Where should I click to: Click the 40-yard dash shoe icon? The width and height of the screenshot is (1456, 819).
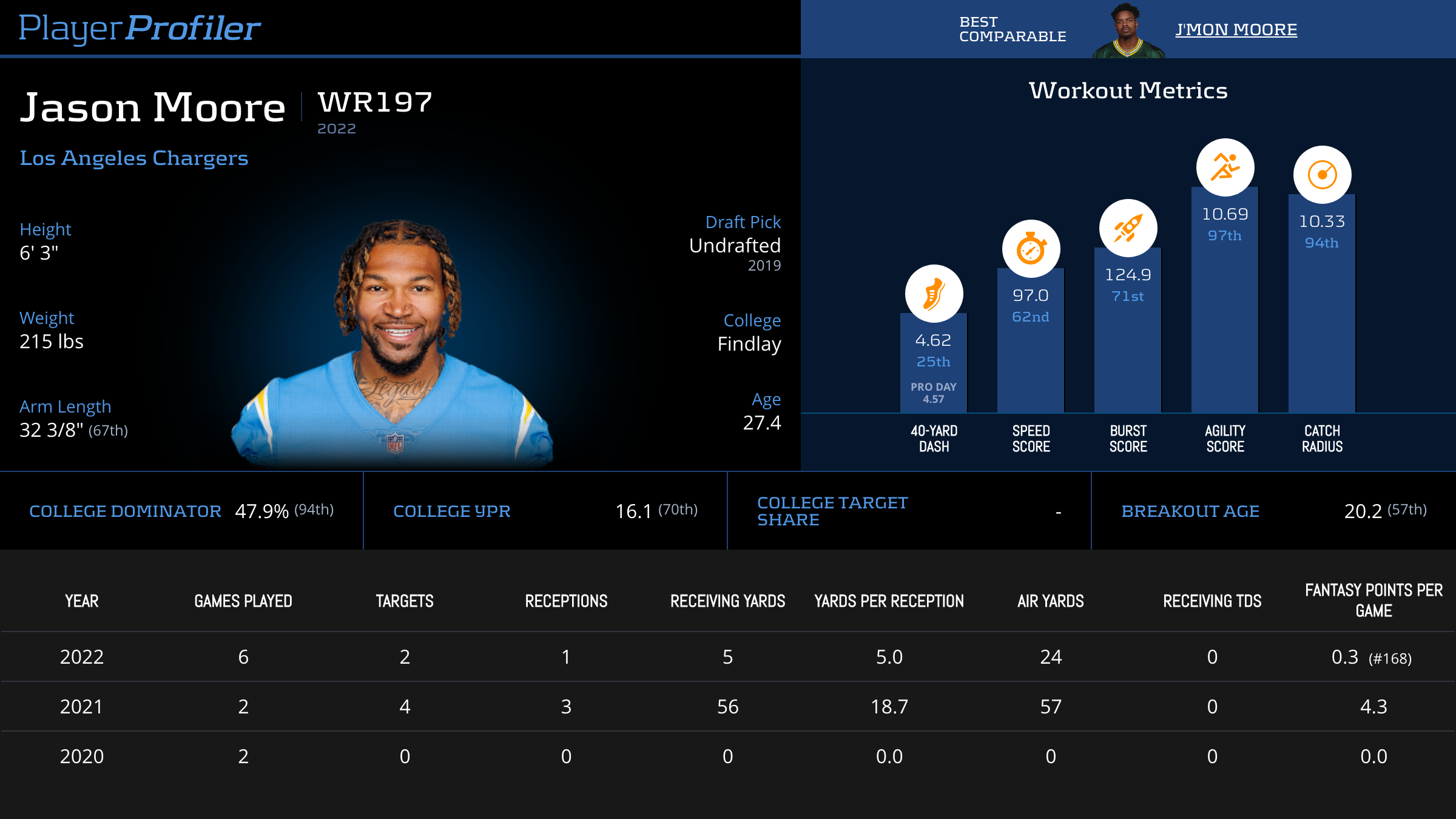click(x=934, y=294)
